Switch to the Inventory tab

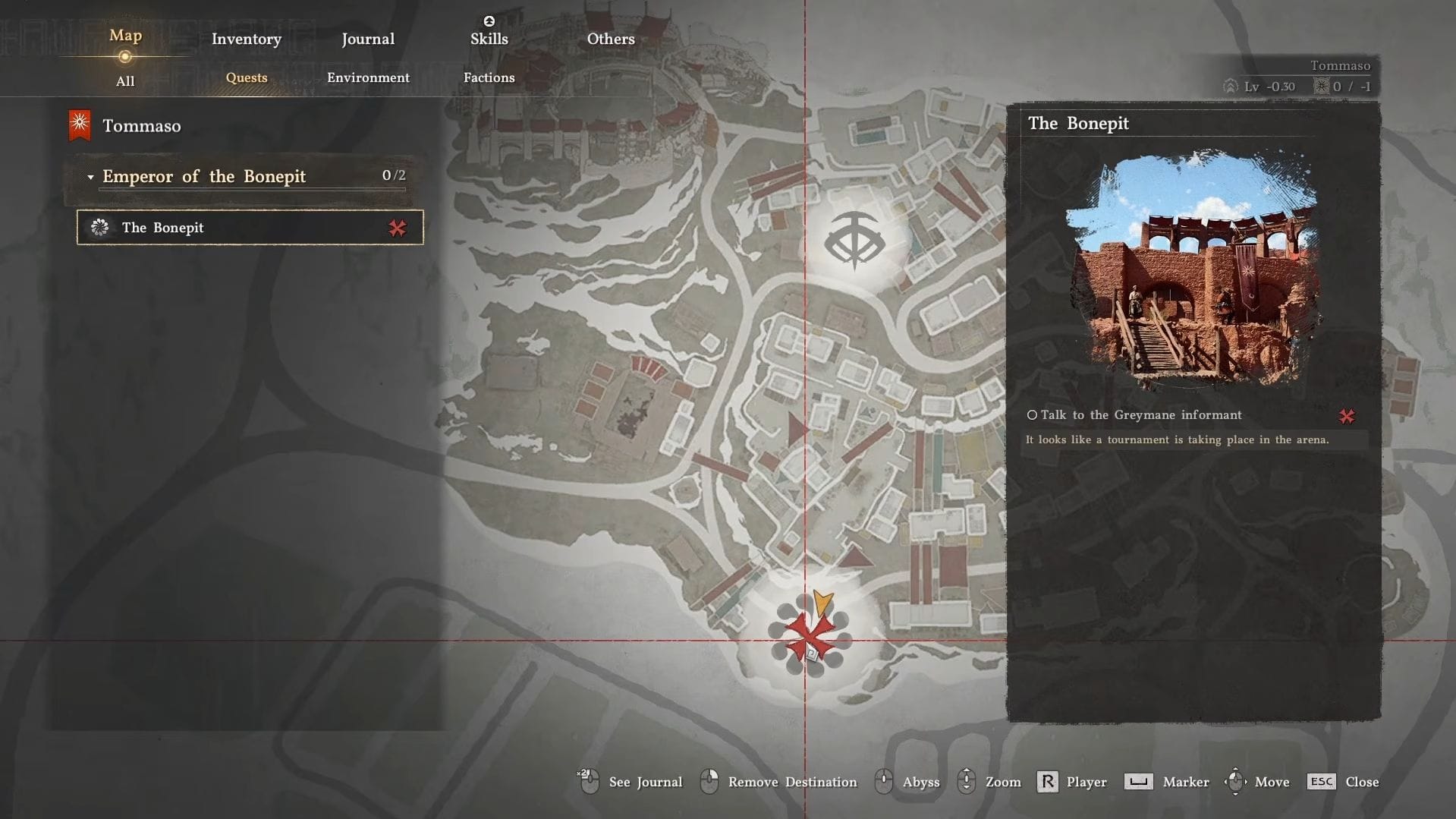coord(245,38)
